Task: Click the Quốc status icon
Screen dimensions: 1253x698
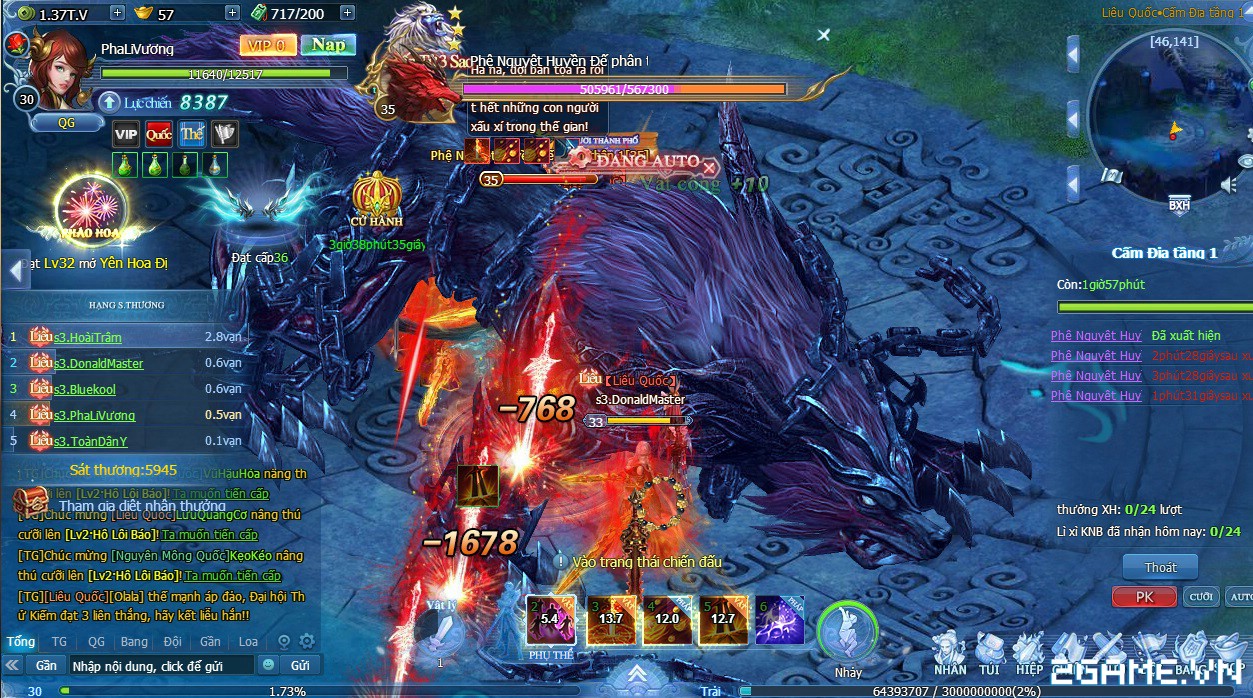Action: pos(159,134)
